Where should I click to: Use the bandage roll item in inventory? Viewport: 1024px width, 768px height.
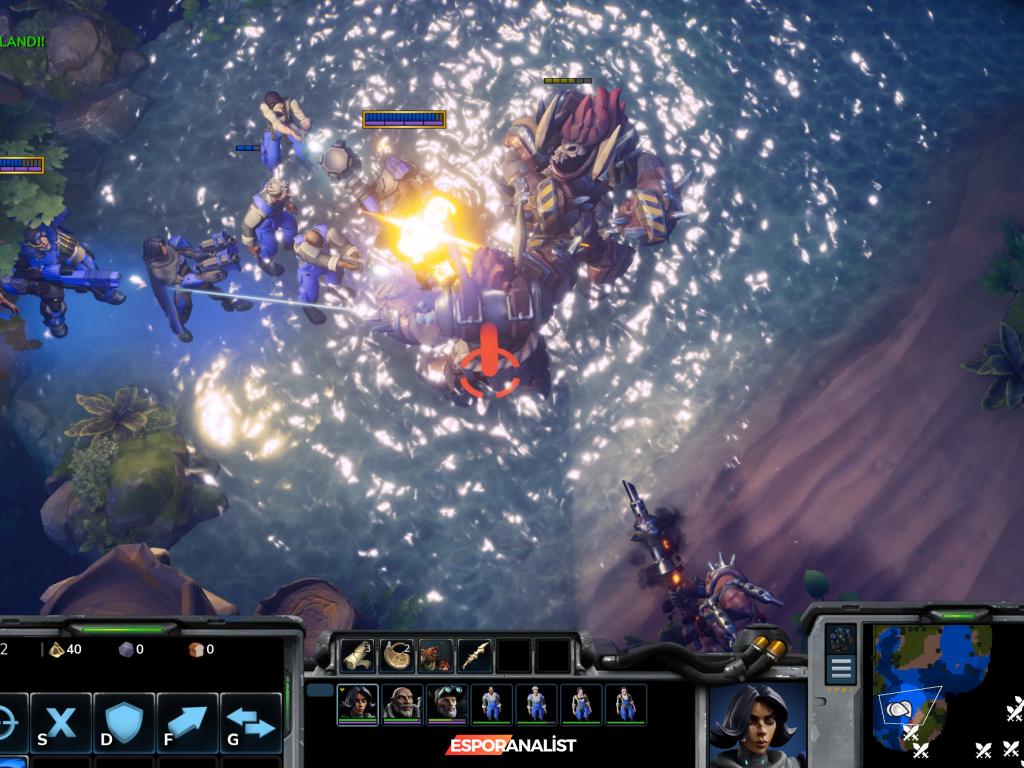click(x=357, y=656)
